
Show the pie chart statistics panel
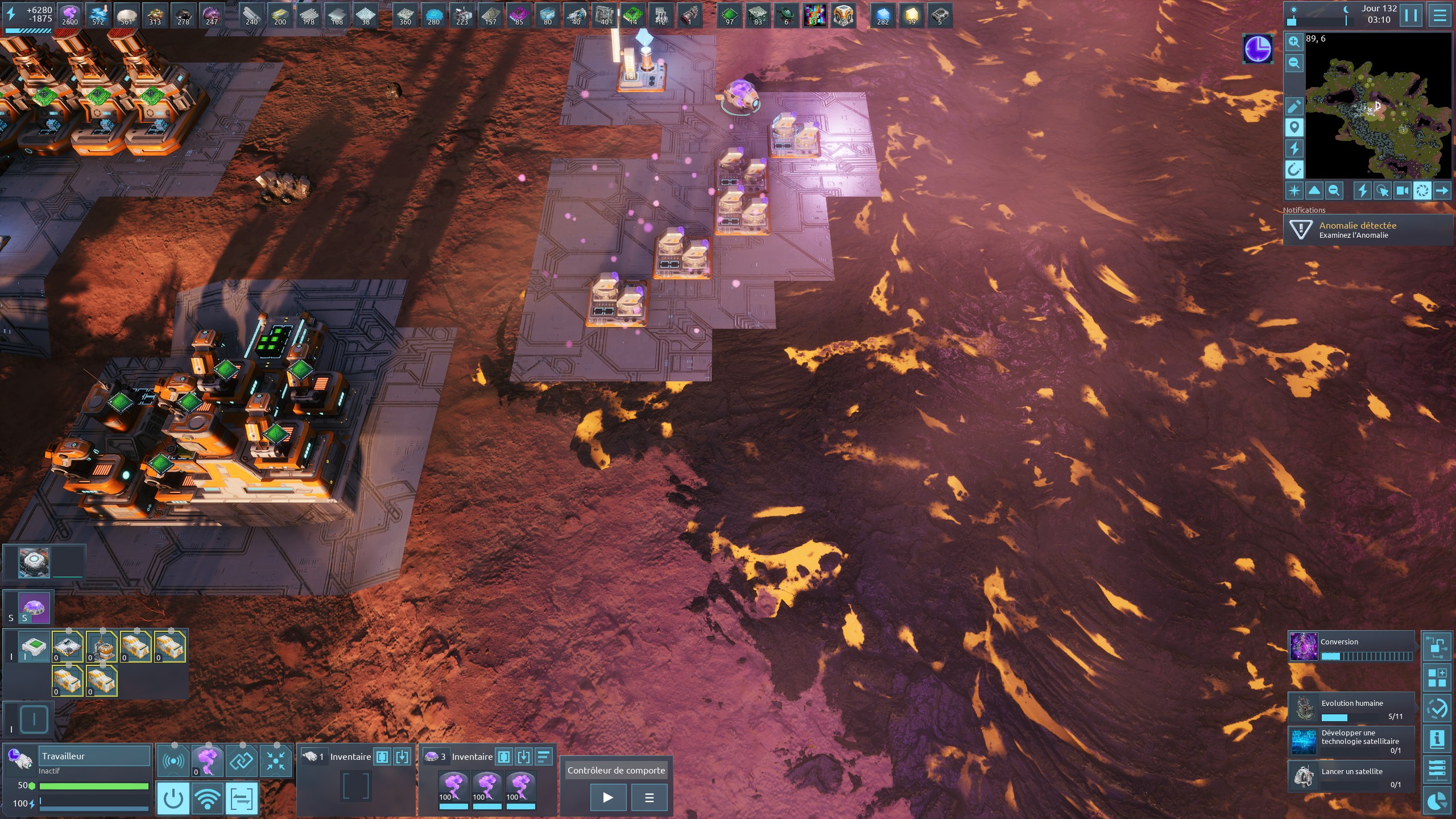point(1437,802)
